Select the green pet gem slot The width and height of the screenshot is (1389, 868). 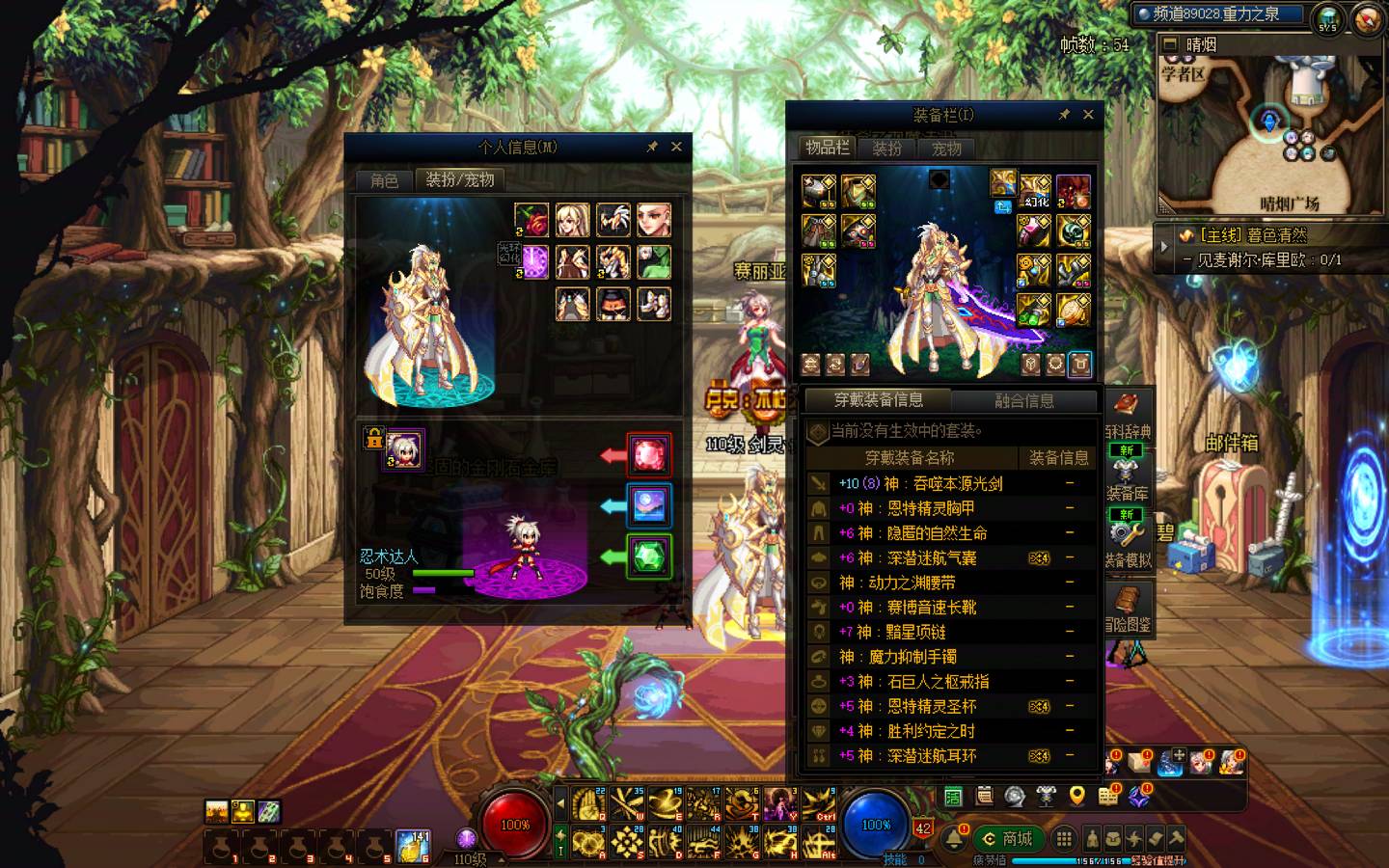point(649,556)
